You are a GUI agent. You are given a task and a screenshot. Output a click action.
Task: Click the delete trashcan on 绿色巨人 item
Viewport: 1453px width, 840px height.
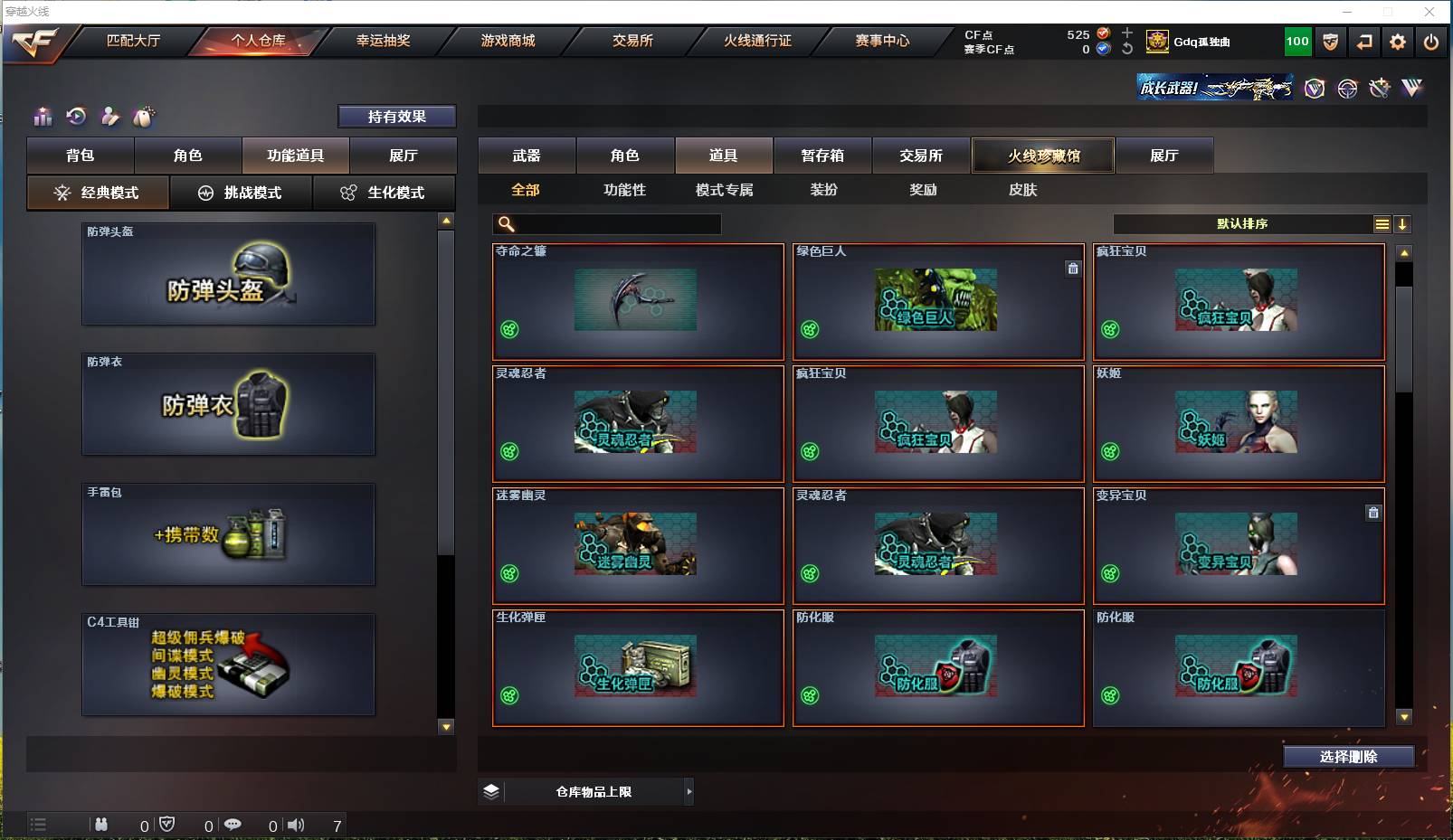click(x=1073, y=268)
